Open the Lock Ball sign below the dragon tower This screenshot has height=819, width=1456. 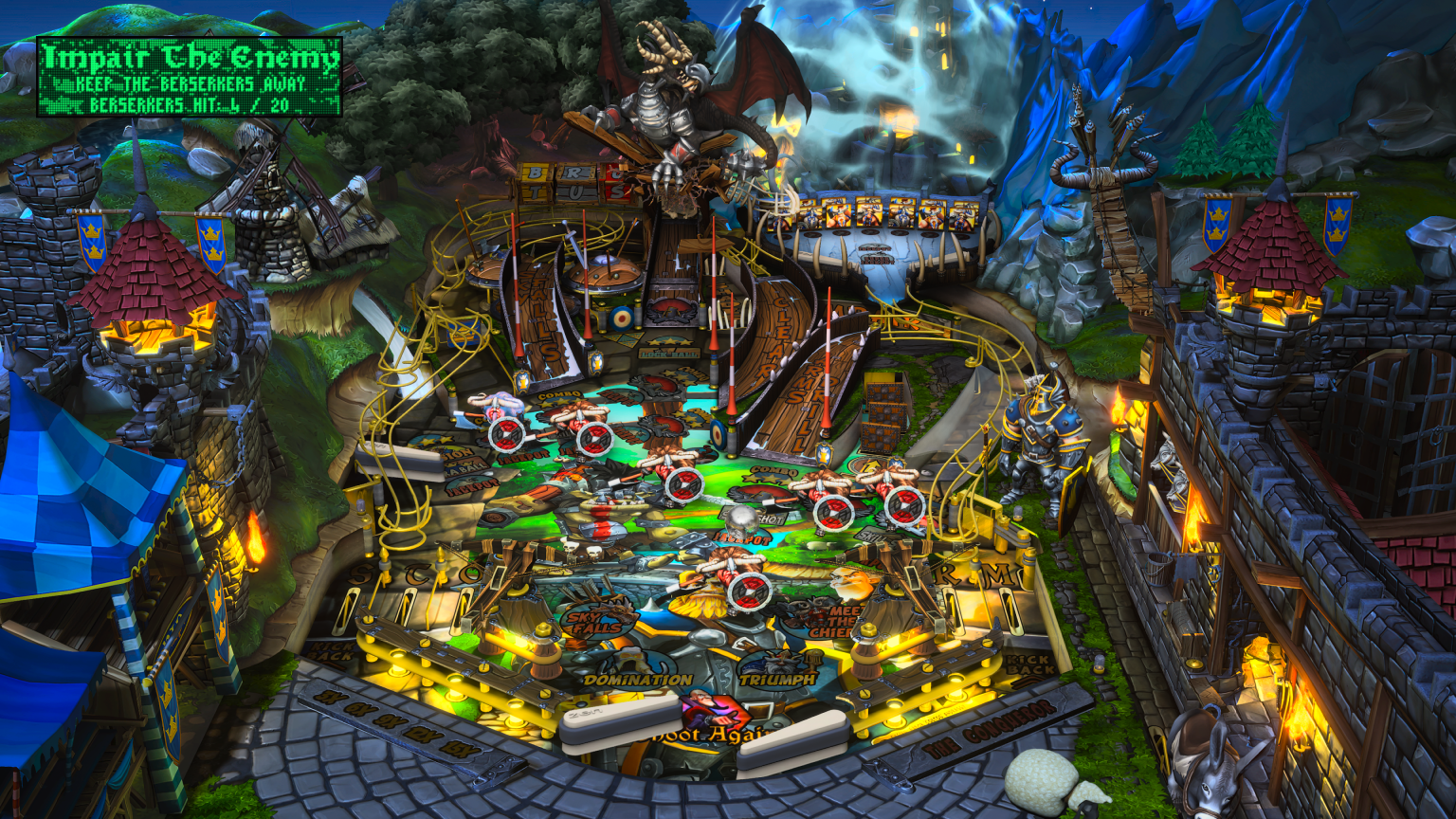[669, 354]
